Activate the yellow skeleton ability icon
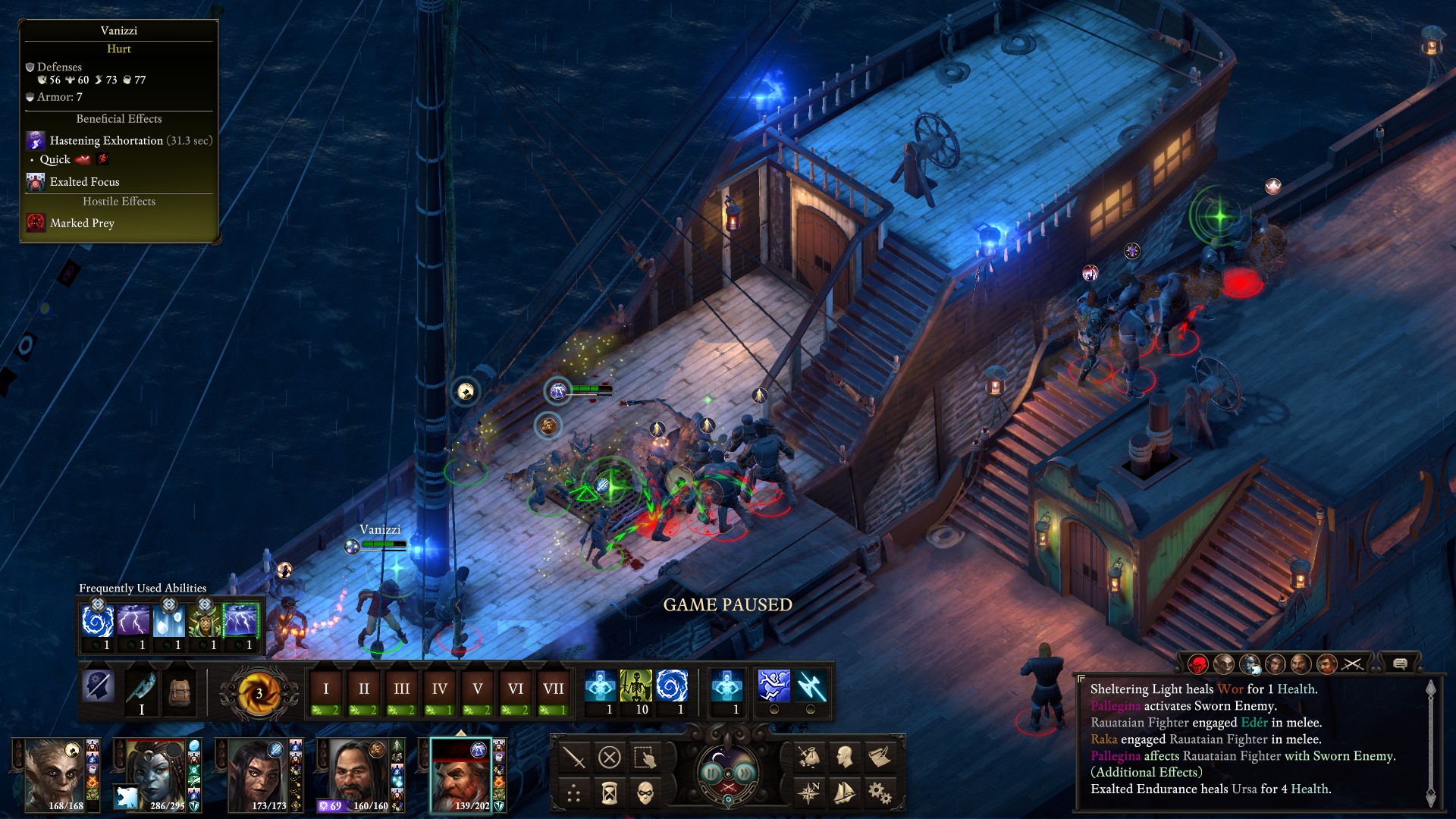 point(635,686)
